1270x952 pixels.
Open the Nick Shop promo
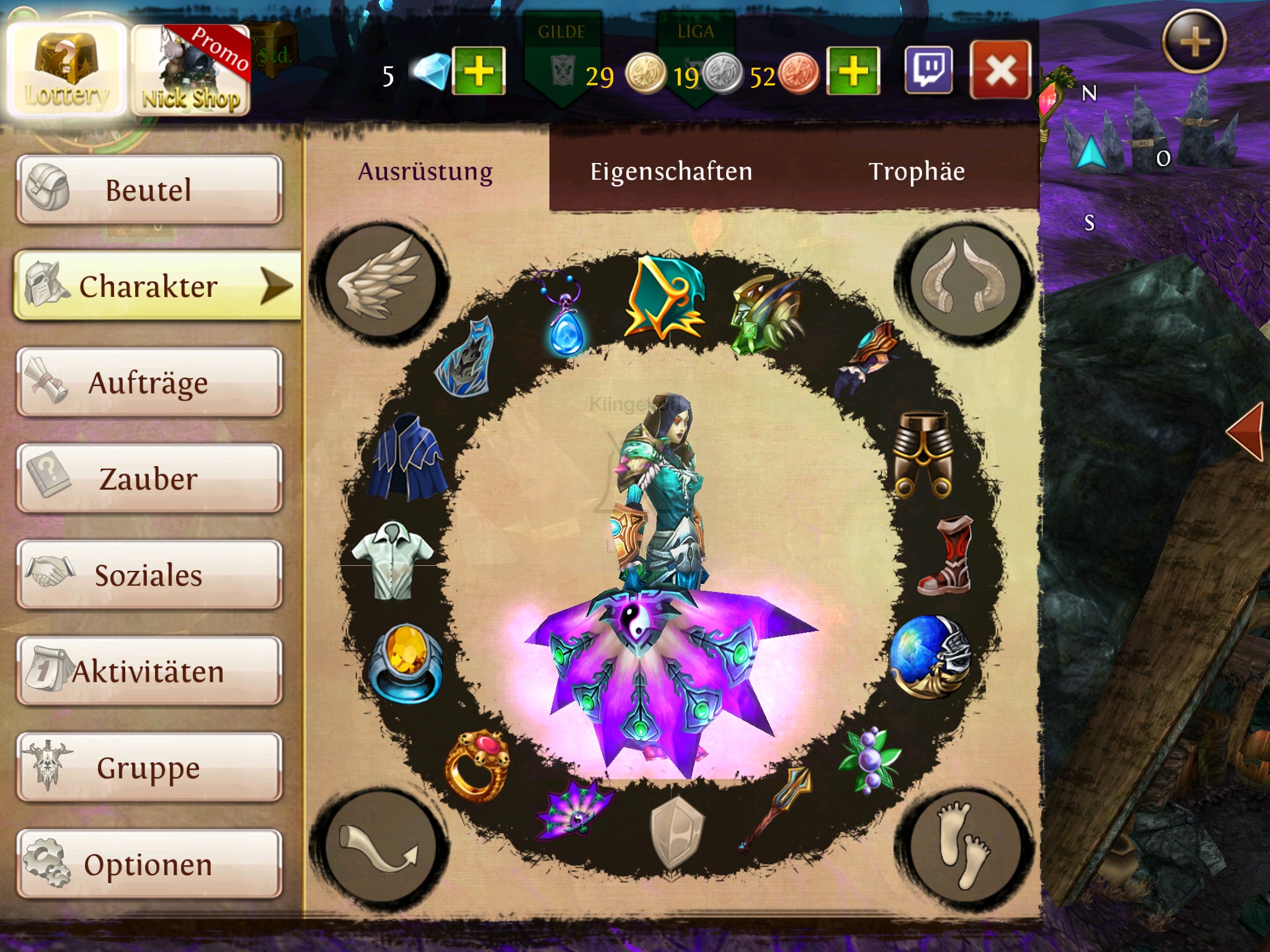pos(191,71)
